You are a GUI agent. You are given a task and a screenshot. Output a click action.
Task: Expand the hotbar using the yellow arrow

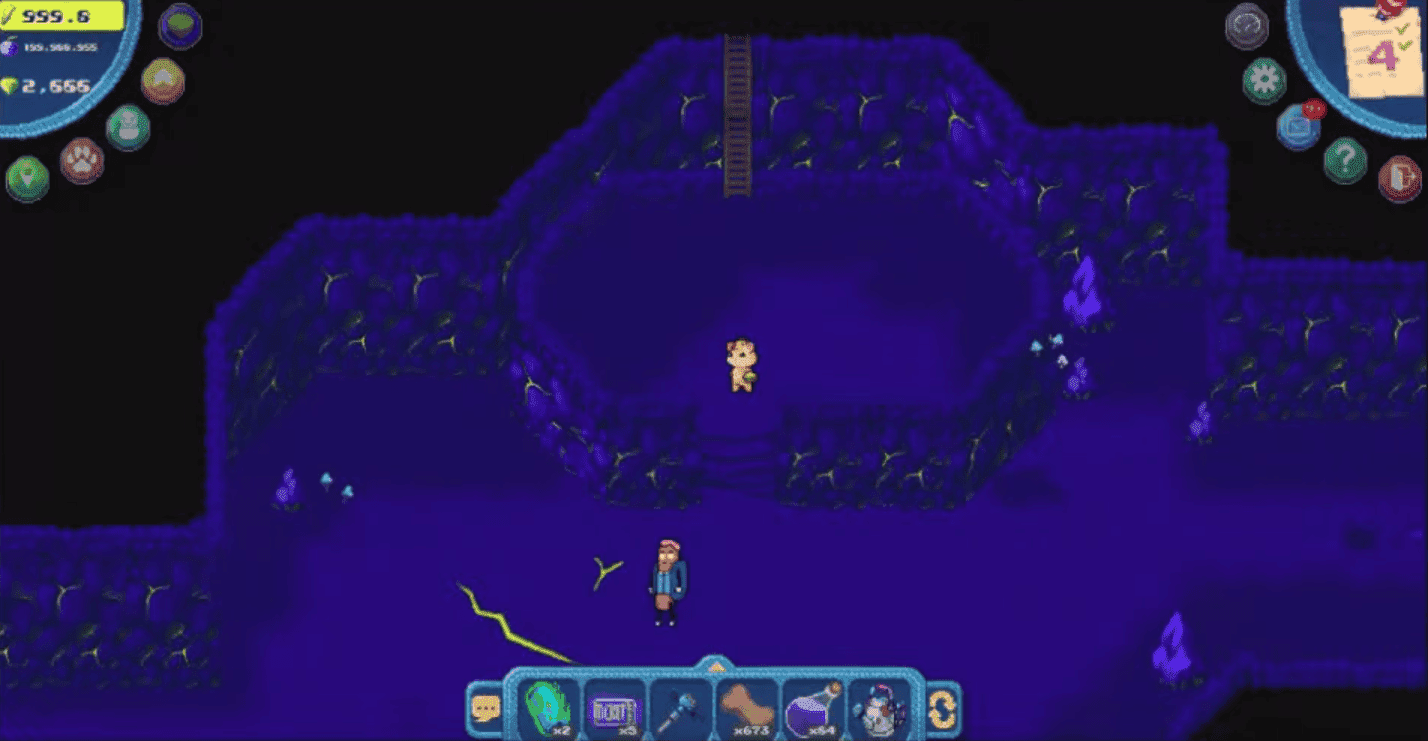(x=717, y=667)
